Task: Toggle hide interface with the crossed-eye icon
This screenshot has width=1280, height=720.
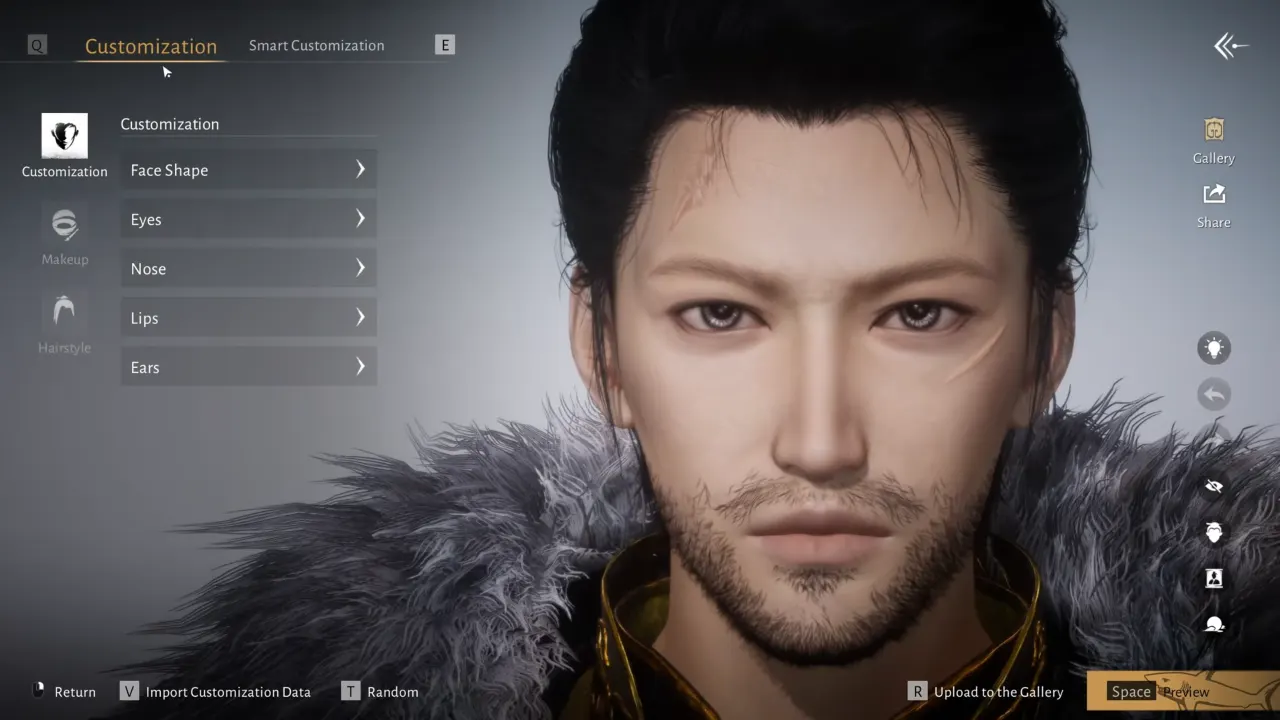Action: (1214, 486)
